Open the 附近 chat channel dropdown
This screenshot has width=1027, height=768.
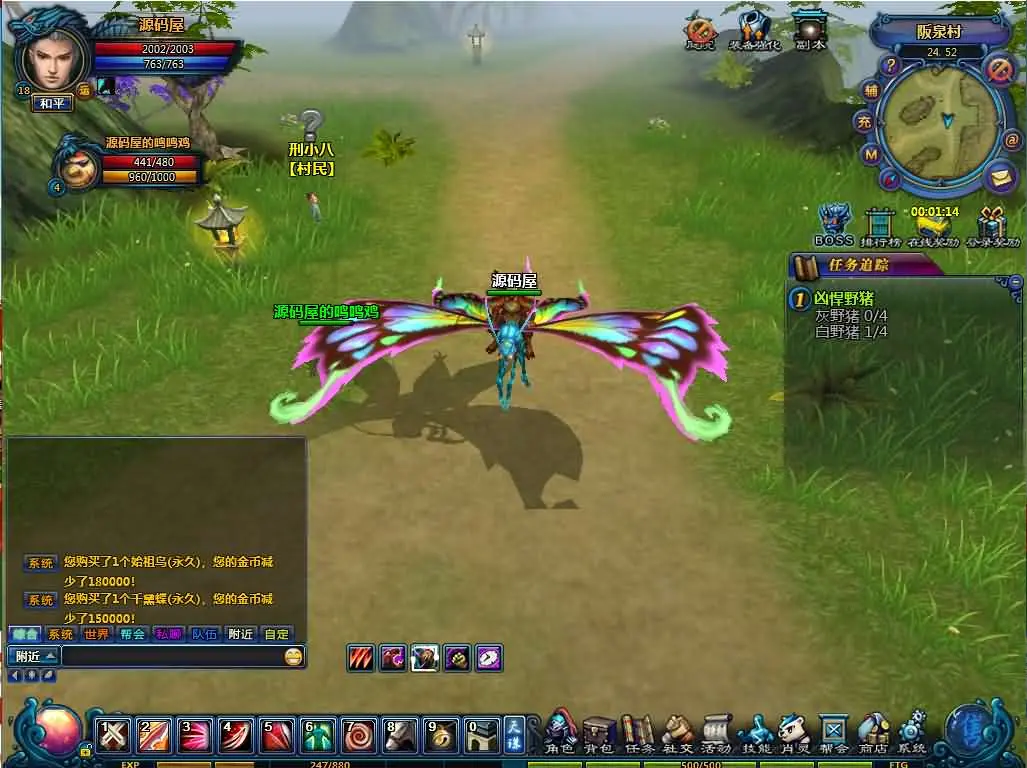click(x=33, y=657)
